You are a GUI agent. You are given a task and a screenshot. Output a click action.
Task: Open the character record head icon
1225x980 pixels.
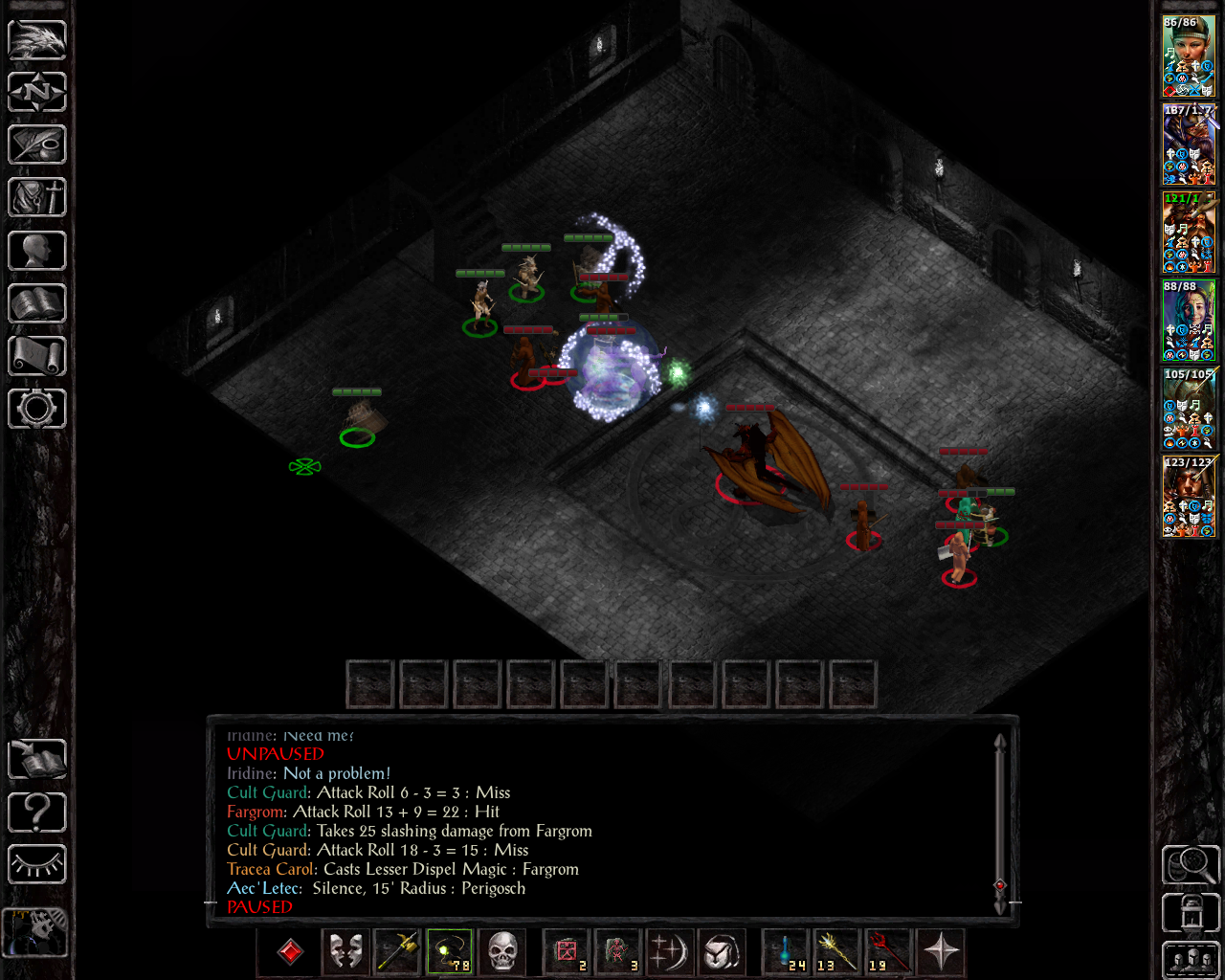(37, 251)
